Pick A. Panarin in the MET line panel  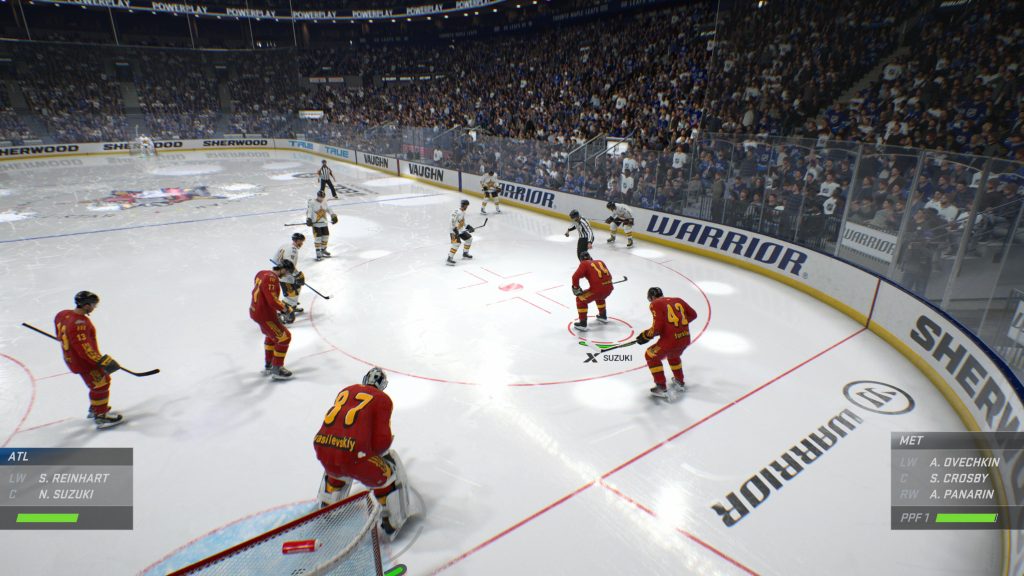coord(960,494)
